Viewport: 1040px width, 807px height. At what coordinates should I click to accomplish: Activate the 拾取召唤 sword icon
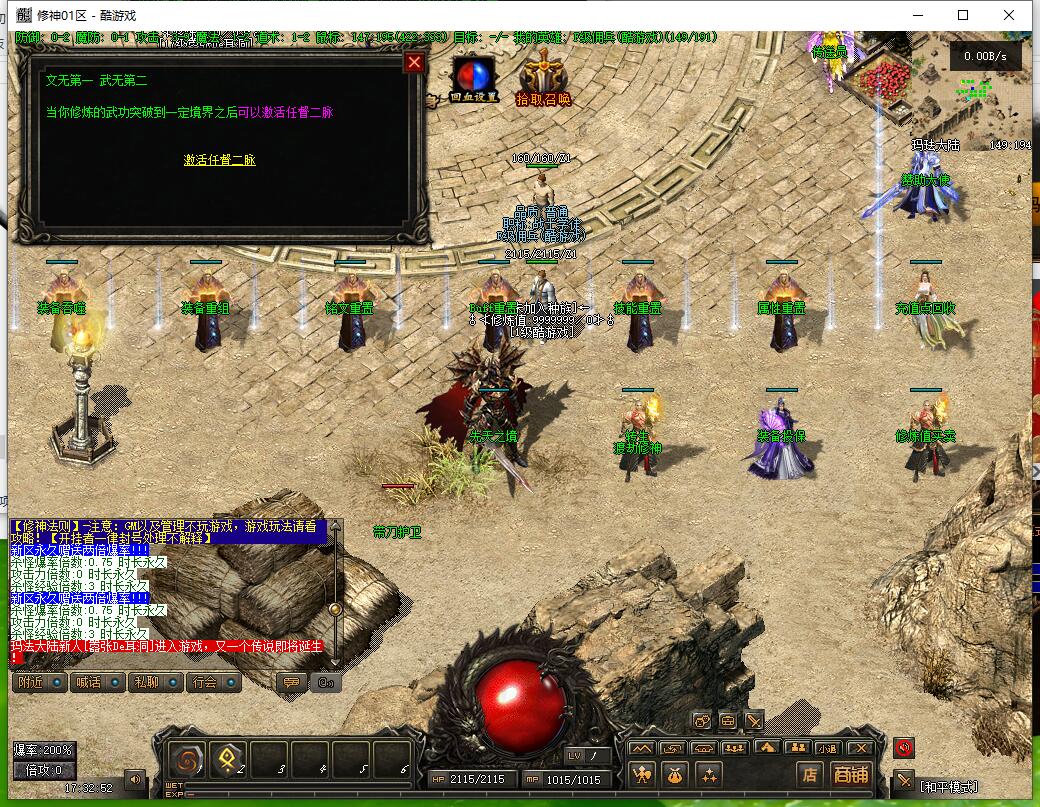[x=543, y=78]
